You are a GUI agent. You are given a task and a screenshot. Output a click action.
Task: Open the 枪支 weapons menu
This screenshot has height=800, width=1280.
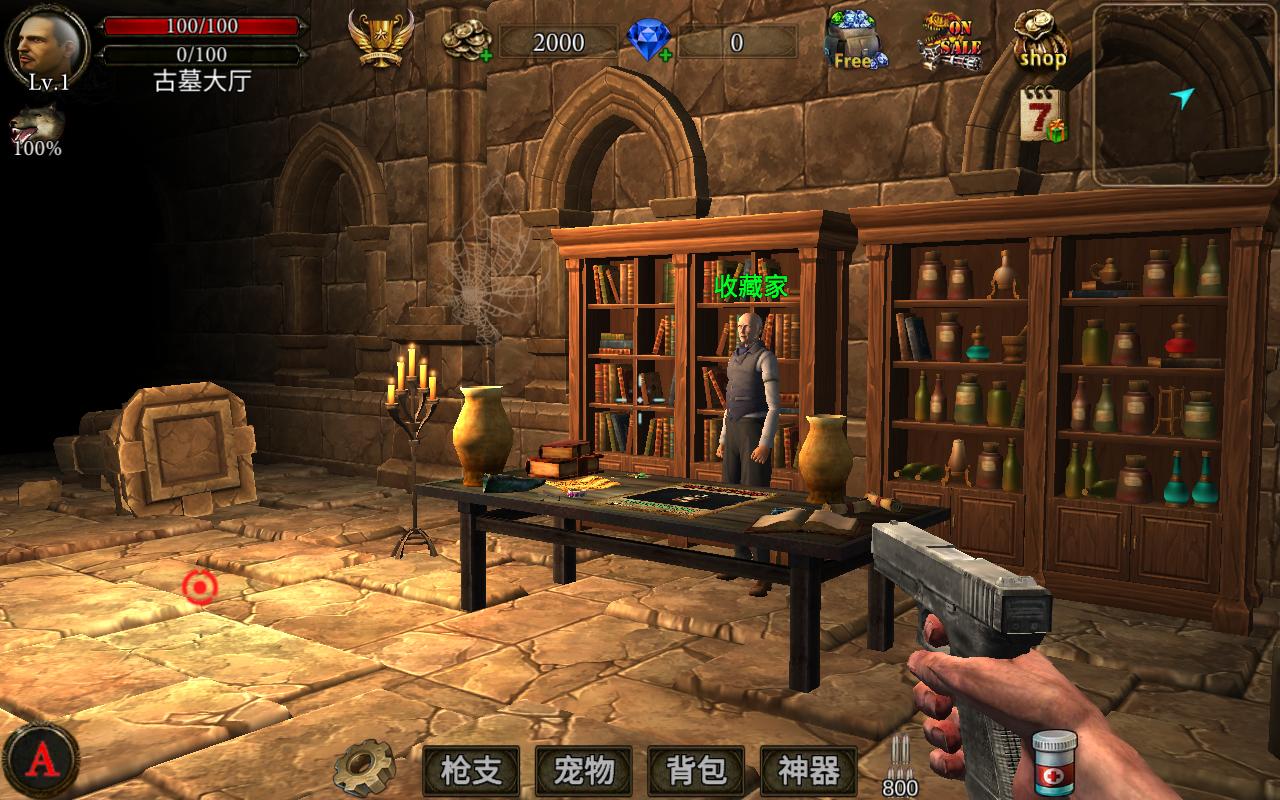(471, 771)
